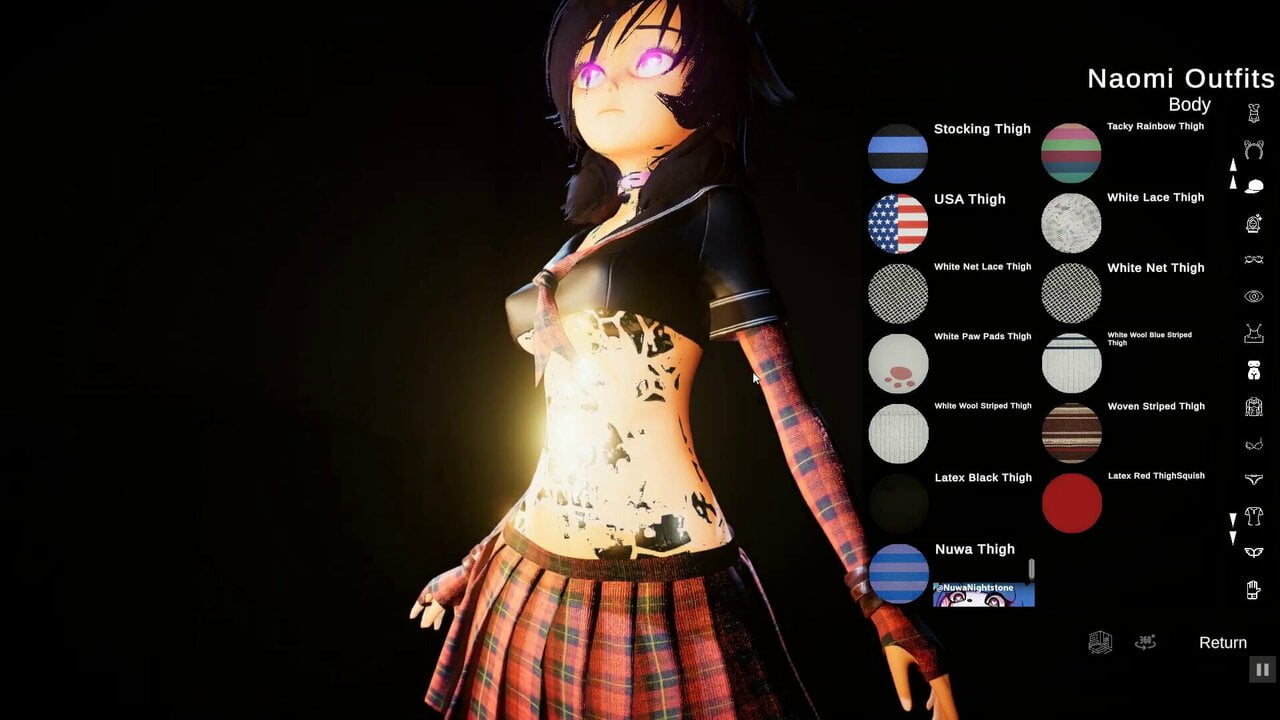
Task: Select the Latex Black Thigh swatch
Action: tap(898, 503)
